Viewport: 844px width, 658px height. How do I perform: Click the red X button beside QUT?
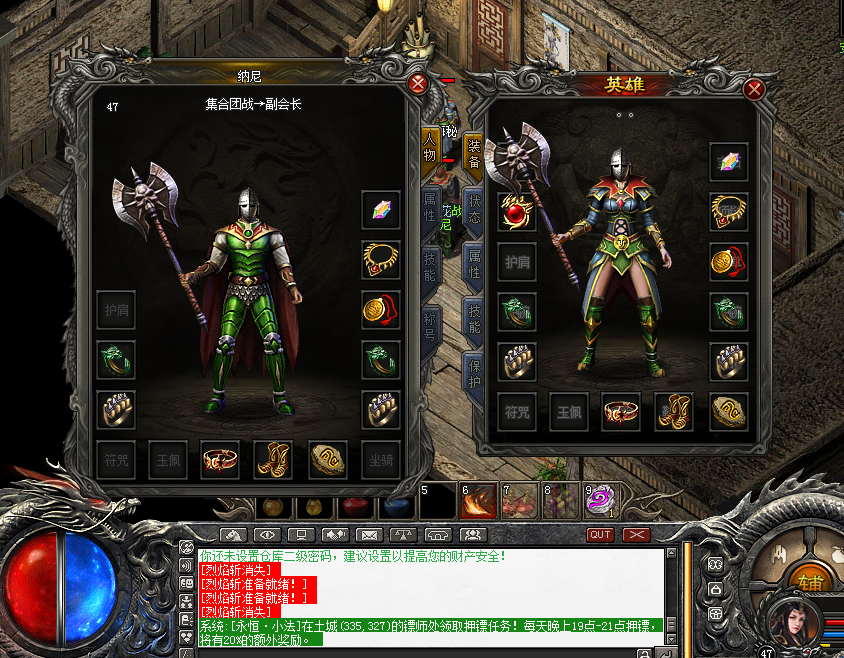pyautogui.click(x=636, y=535)
